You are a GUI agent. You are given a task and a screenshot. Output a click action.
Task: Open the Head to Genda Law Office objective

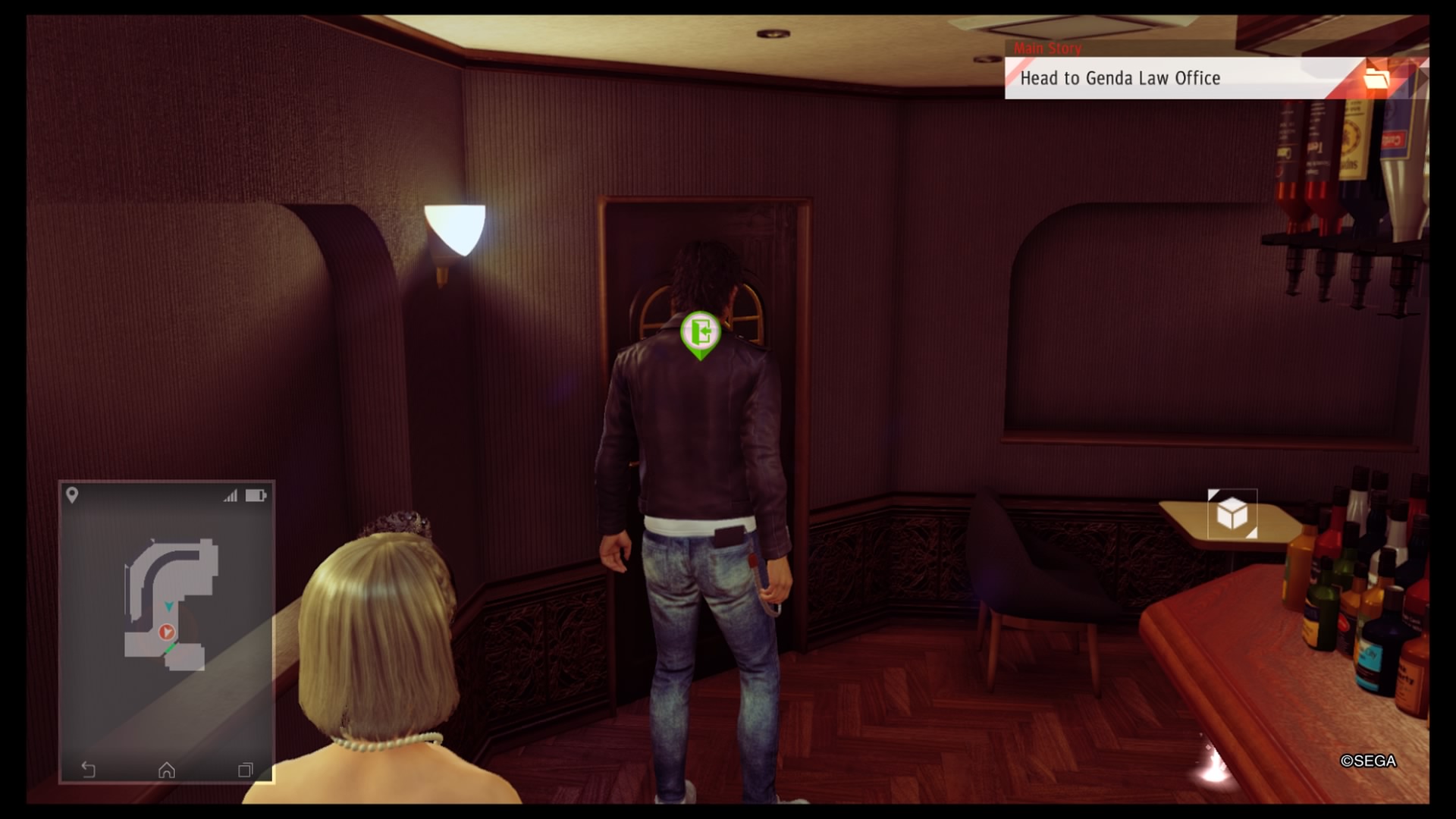click(x=1119, y=78)
